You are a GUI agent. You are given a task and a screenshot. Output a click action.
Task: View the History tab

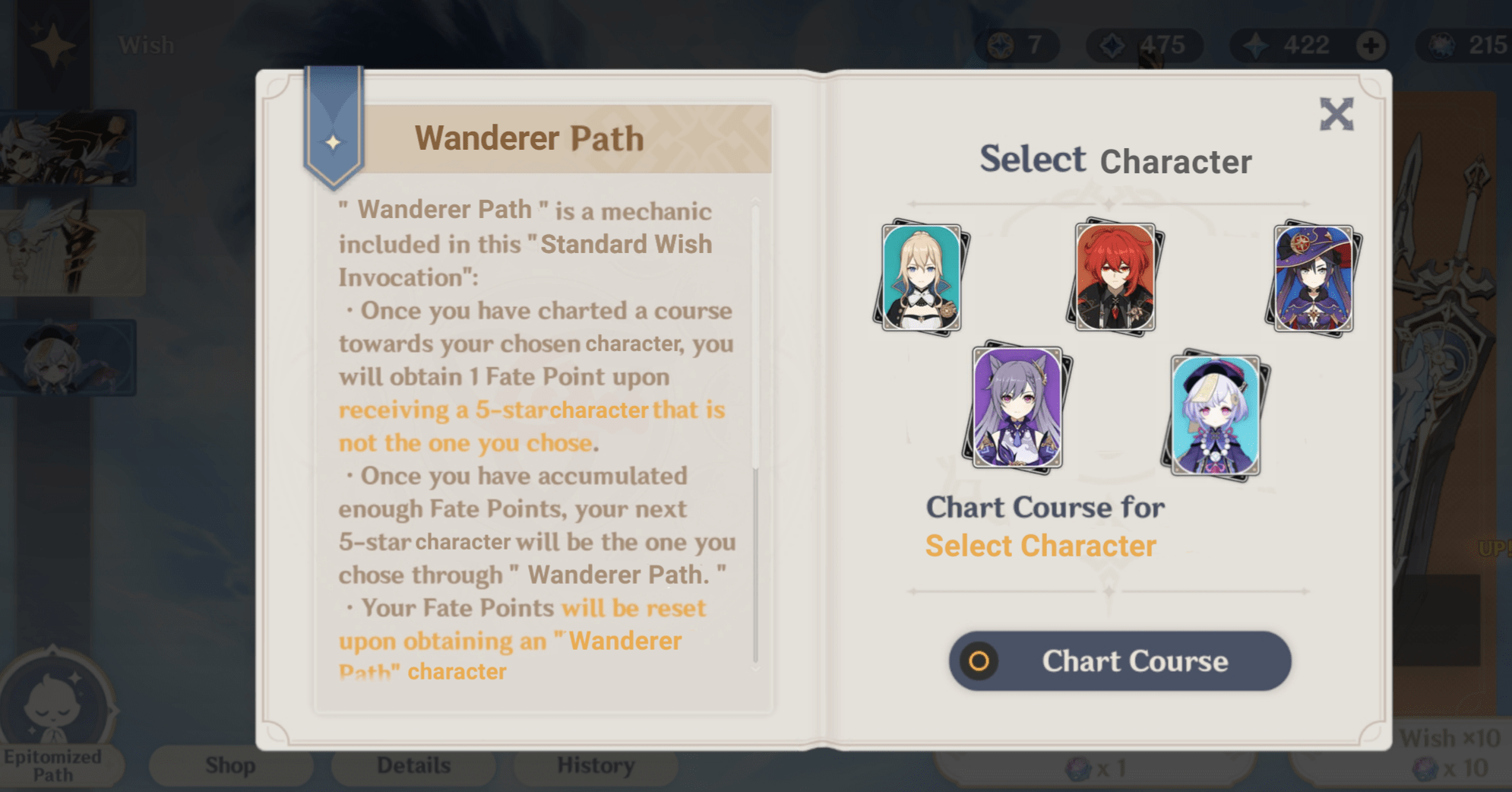[595, 765]
